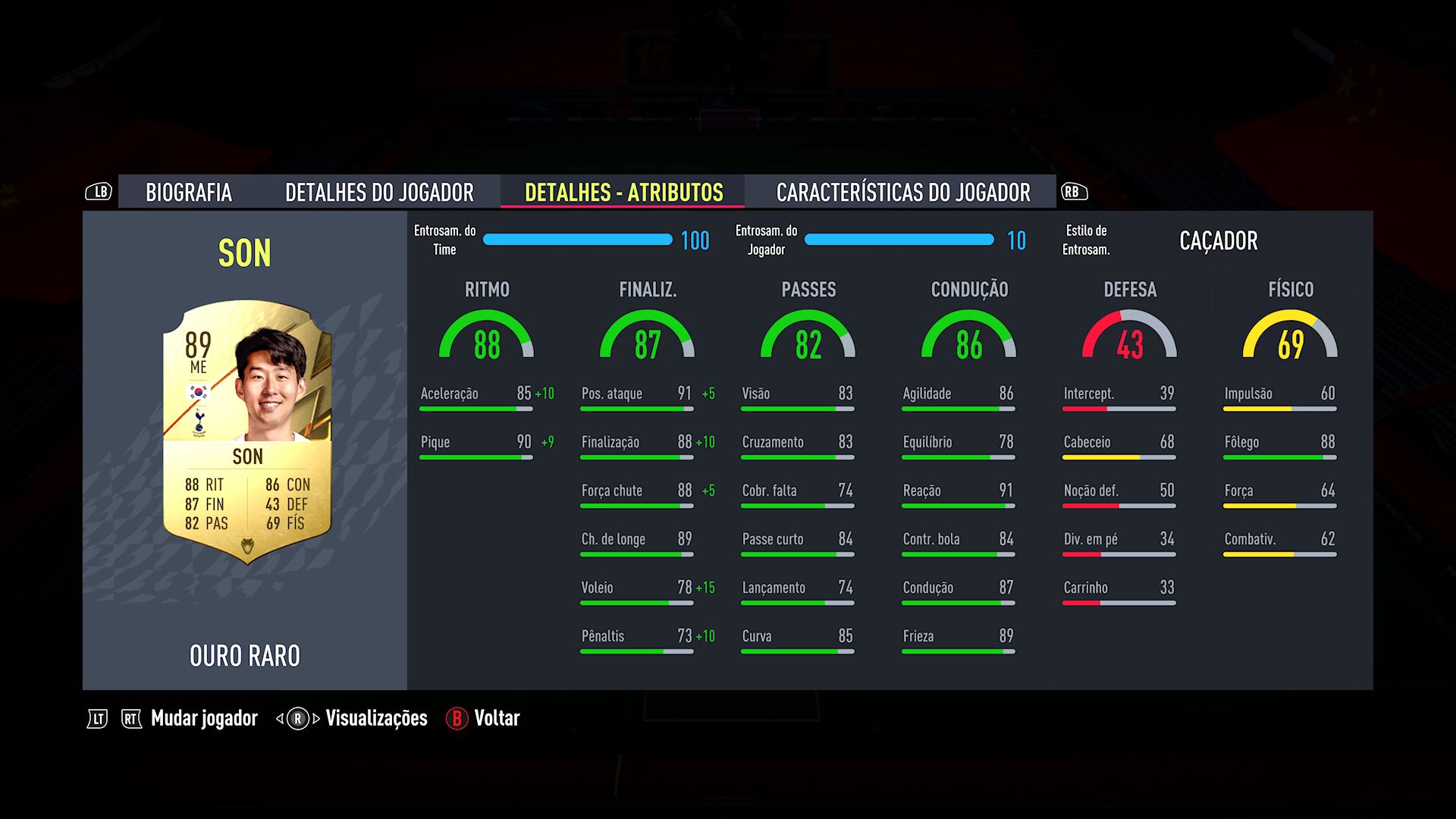Click the R stick Visualizações icon

(297, 717)
